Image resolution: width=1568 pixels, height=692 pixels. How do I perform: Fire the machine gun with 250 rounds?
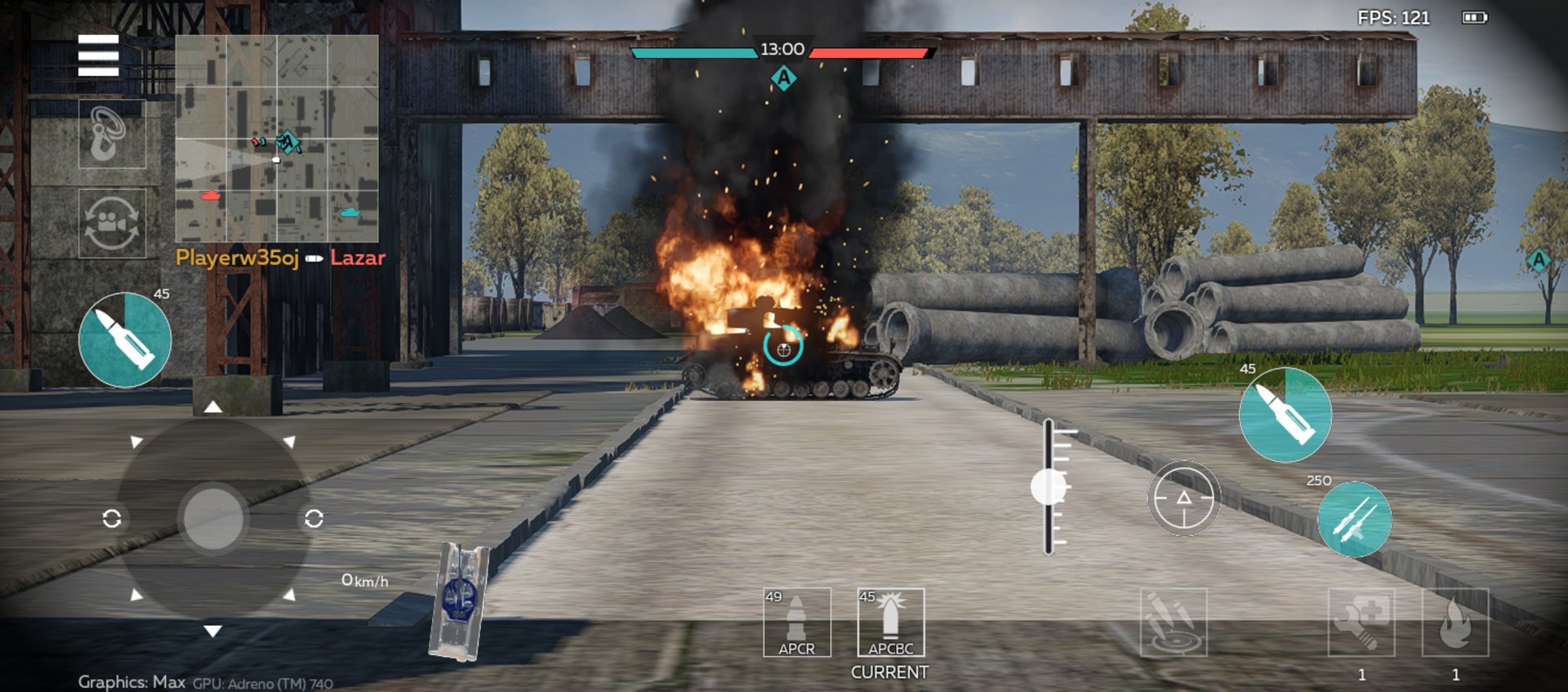pyautogui.click(x=1354, y=520)
